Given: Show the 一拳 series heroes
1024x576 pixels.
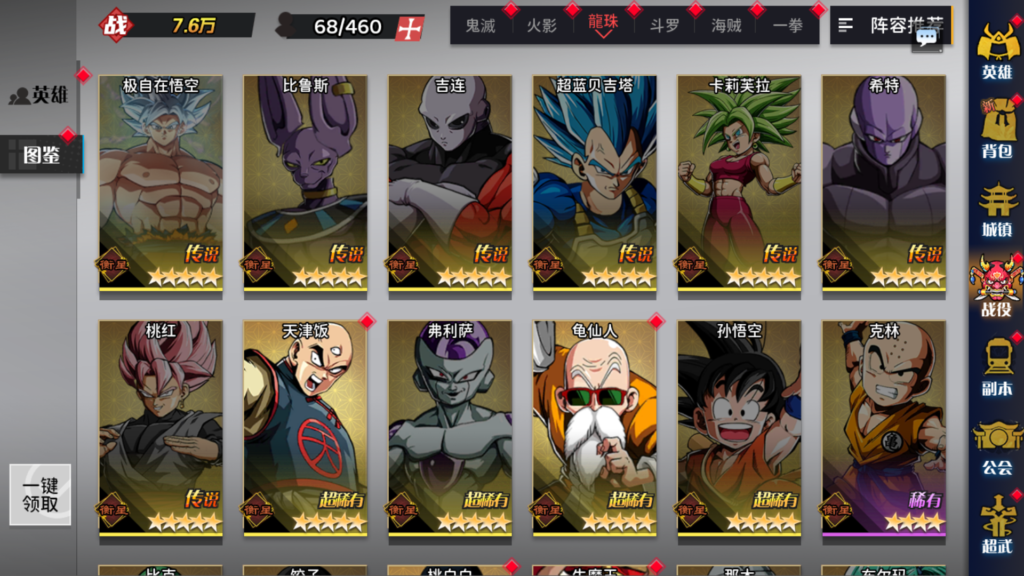Looking at the screenshot, I should pyautogui.click(x=788, y=26).
